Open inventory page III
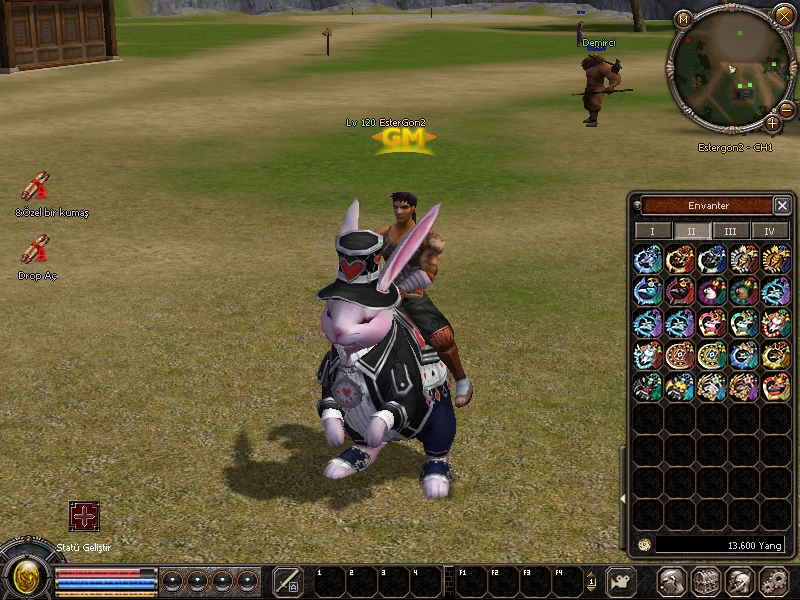800x600 pixels. [x=730, y=231]
